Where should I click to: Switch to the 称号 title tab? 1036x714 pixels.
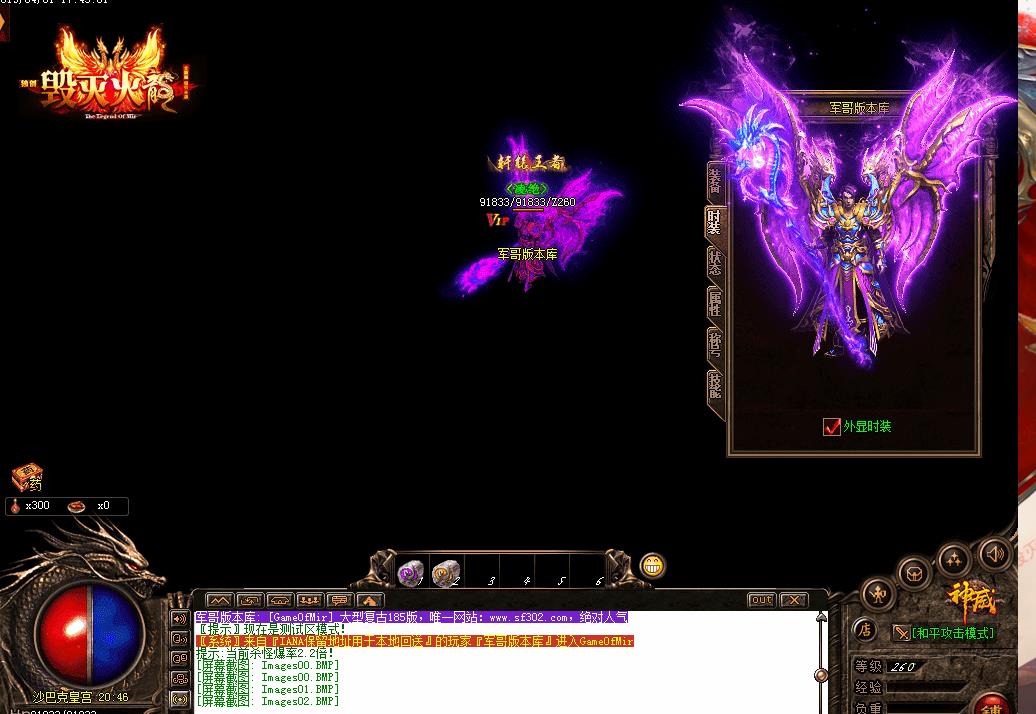[716, 345]
